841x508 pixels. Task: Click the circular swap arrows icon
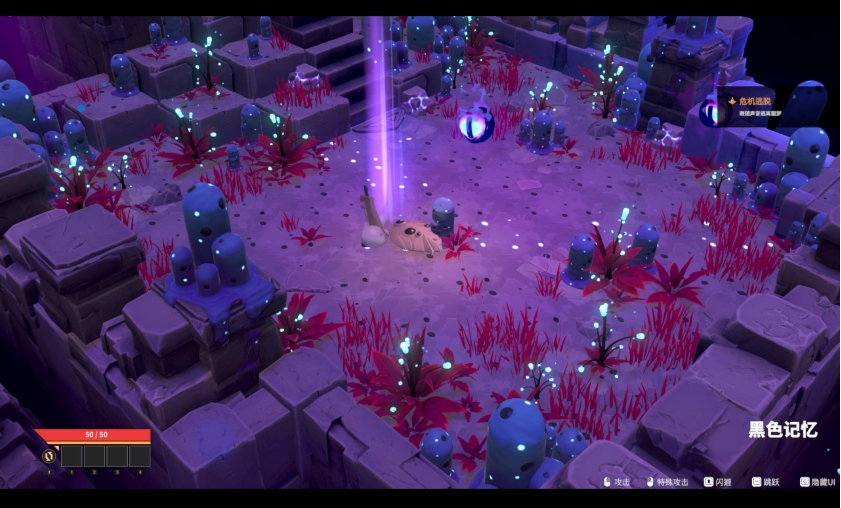coord(47,456)
